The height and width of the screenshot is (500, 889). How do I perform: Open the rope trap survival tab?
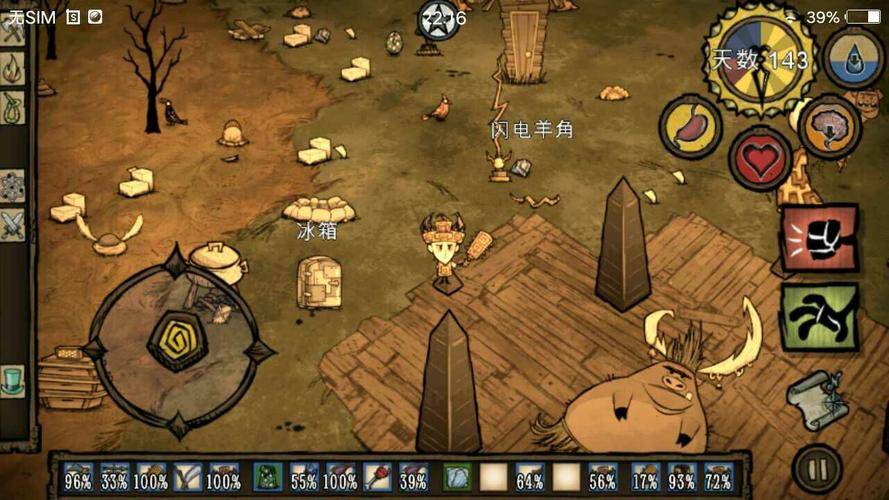(12, 107)
